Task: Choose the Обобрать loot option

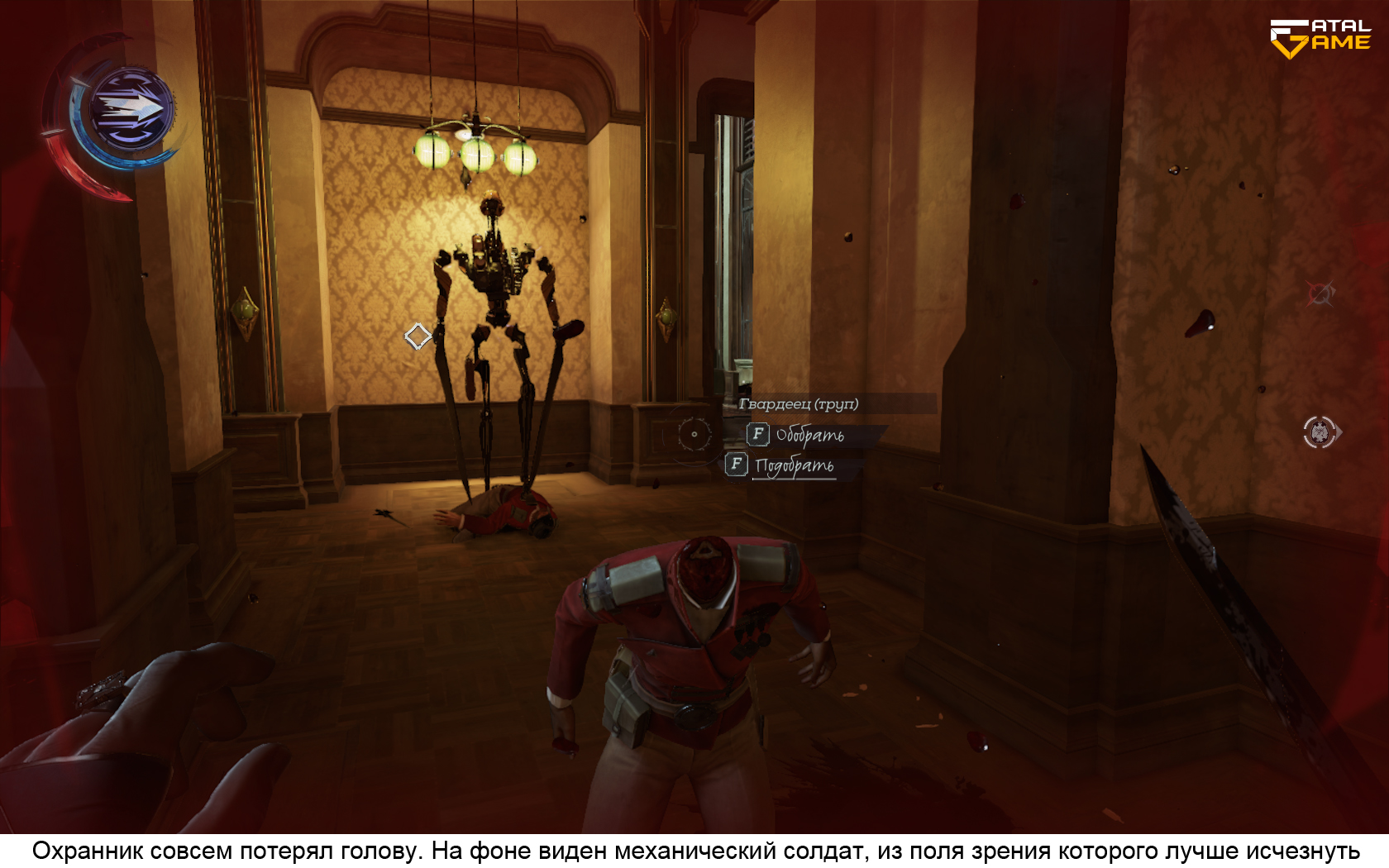Action: click(x=809, y=435)
